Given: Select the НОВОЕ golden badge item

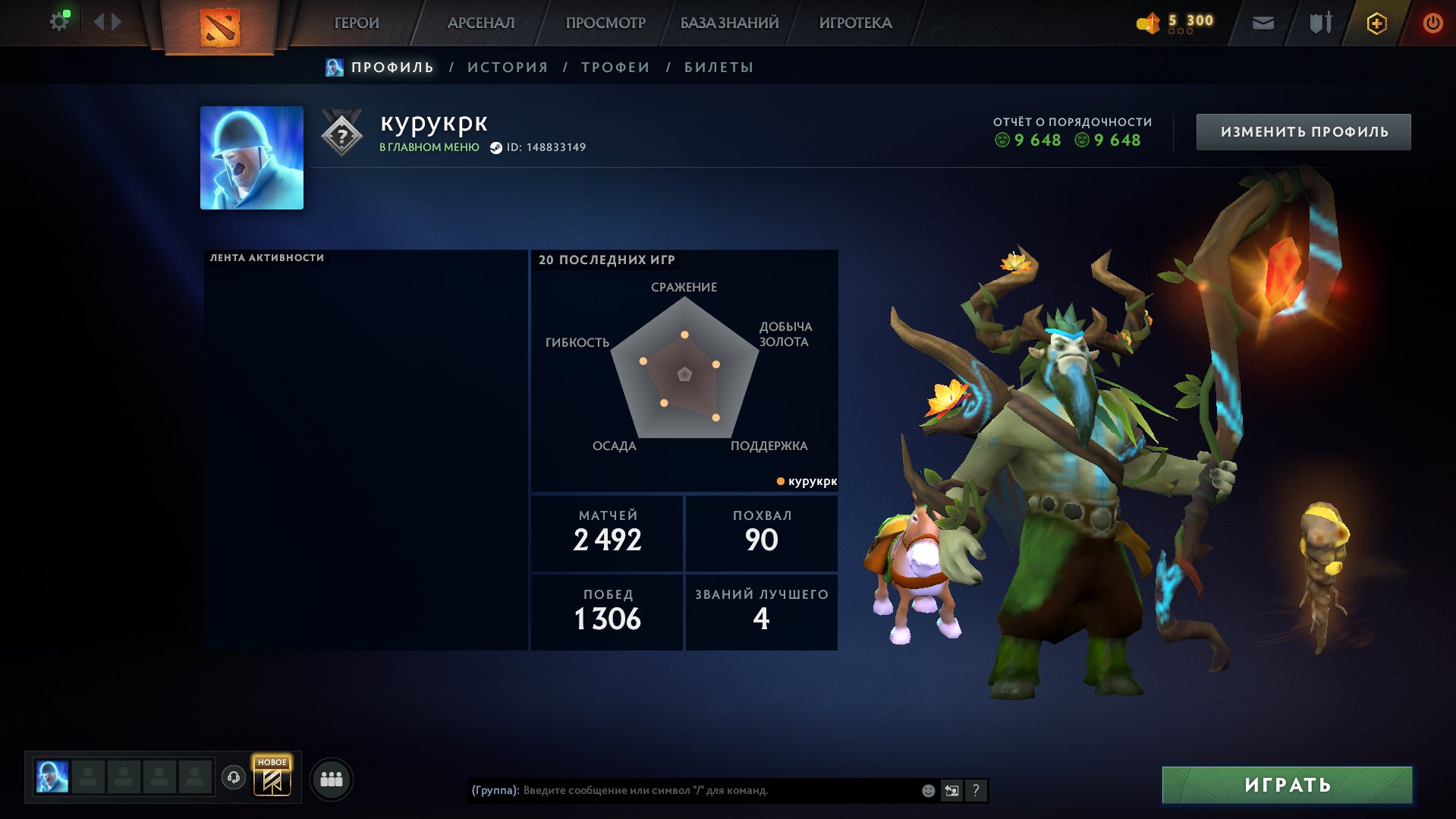Looking at the screenshot, I should pyautogui.click(x=274, y=778).
